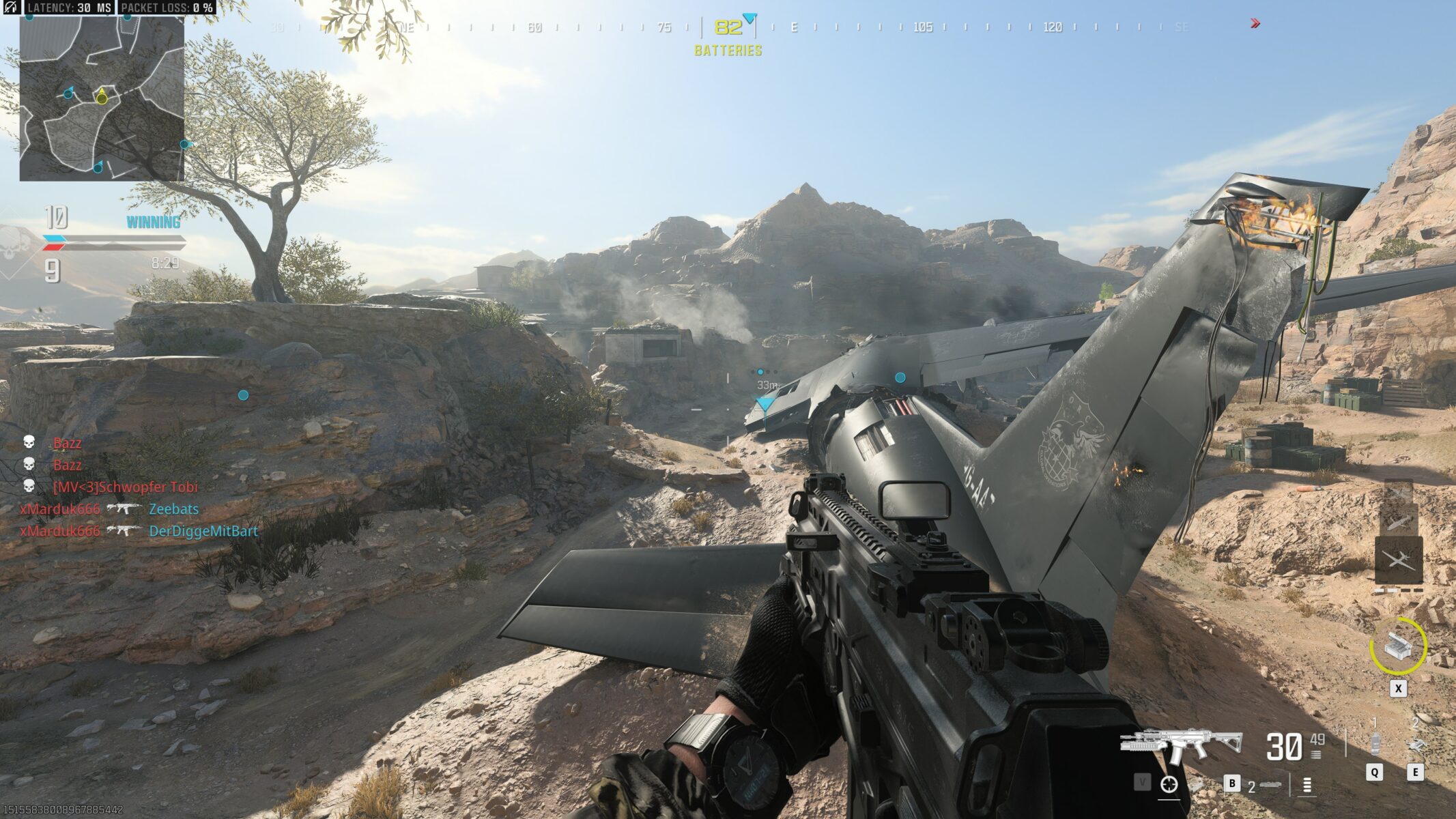Viewport: 1456px width, 819px height.
Task: Click the Zeebats killfeed entry
Action: click(x=173, y=509)
